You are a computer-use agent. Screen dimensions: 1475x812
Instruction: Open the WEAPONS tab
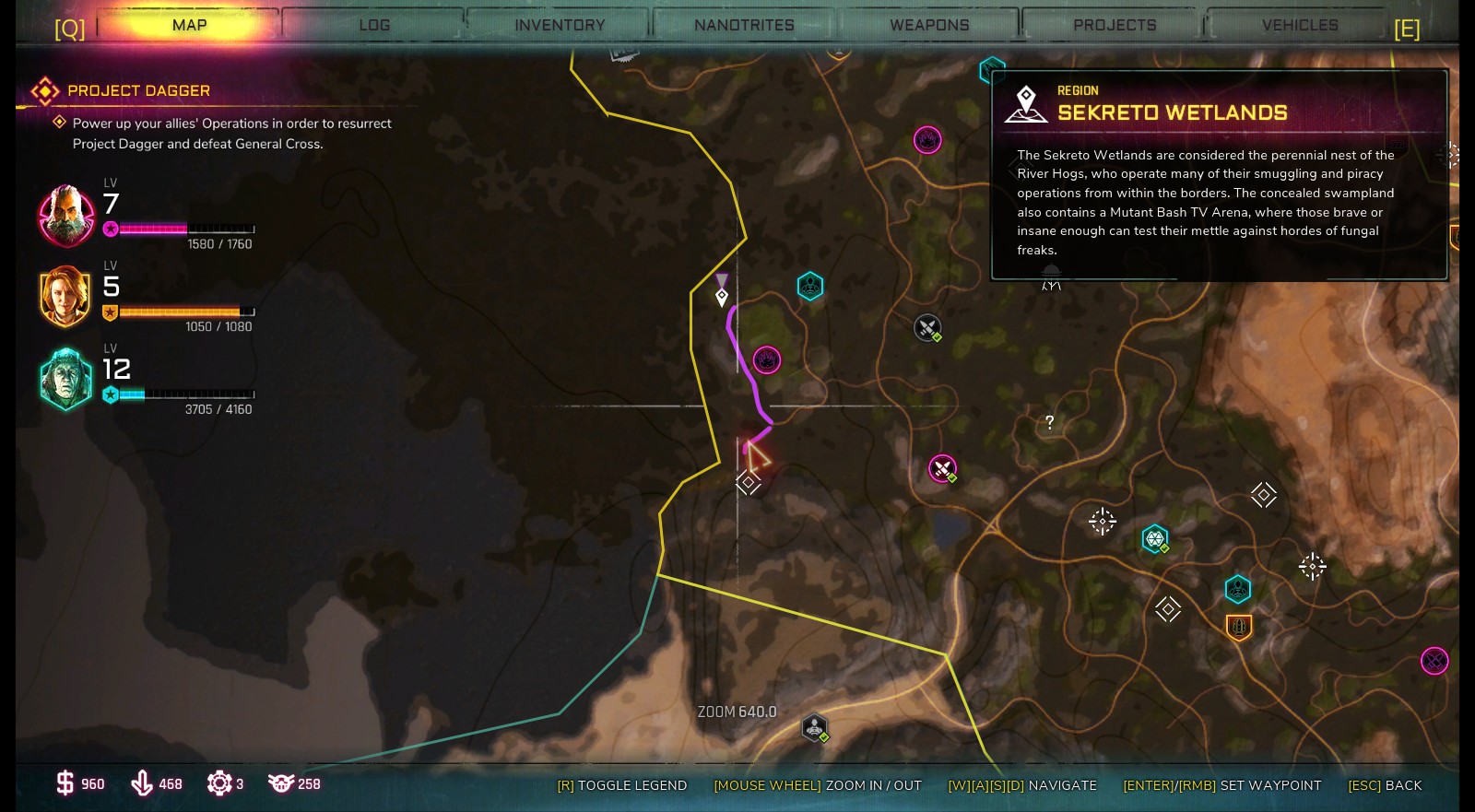point(927,25)
